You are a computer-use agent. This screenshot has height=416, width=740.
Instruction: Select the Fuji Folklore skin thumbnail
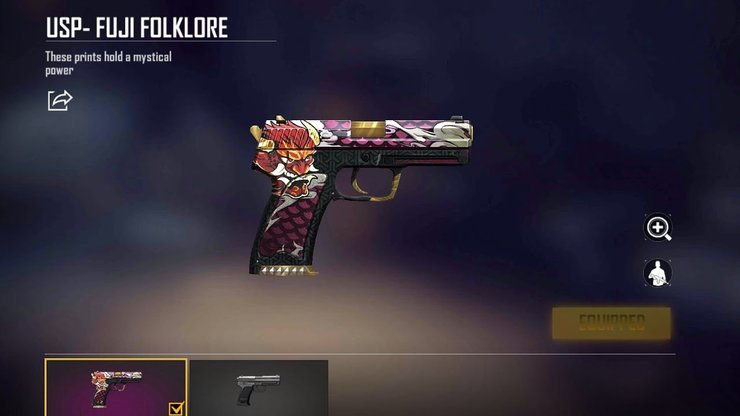click(x=116, y=387)
